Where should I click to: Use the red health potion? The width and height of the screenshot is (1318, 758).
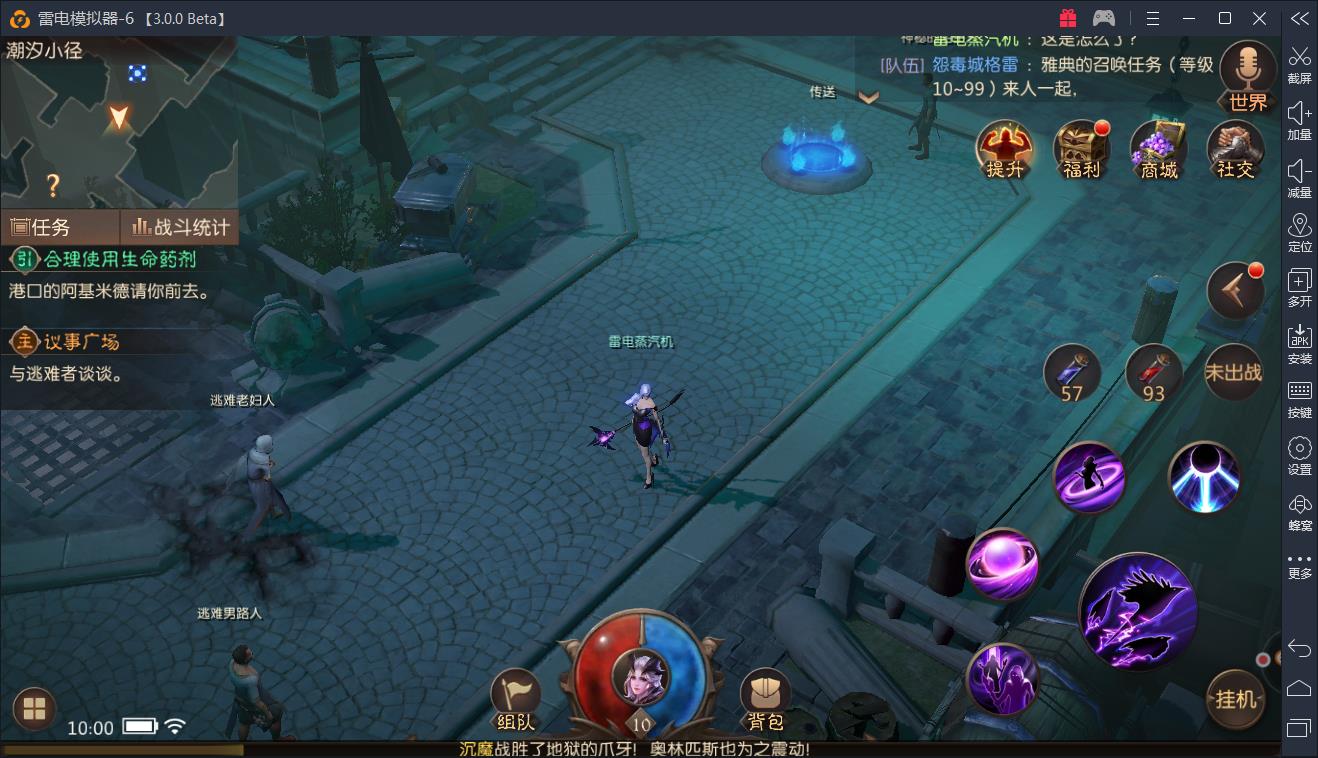coord(1153,372)
